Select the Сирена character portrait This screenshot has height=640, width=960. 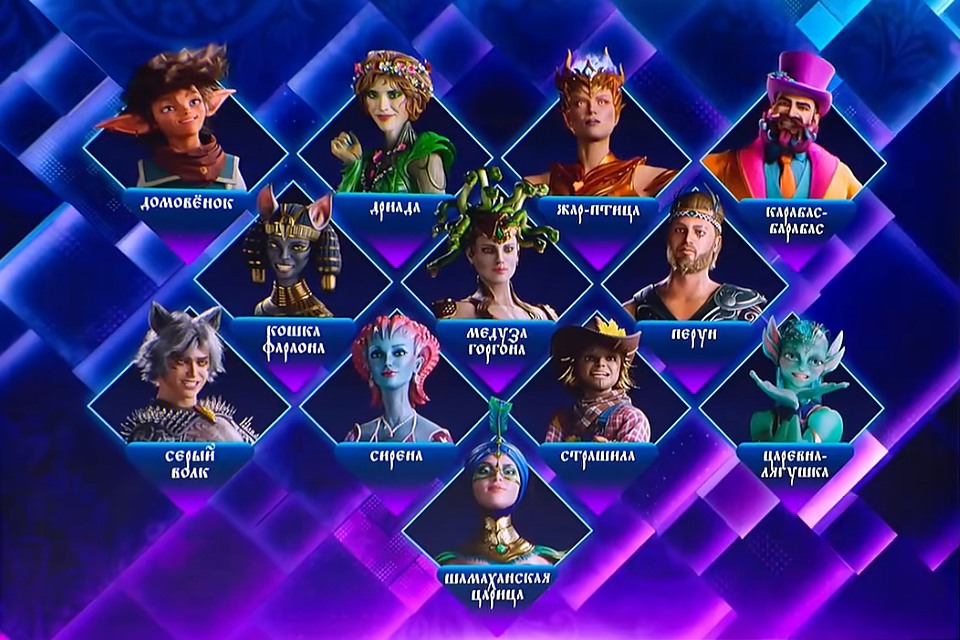(392, 385)
